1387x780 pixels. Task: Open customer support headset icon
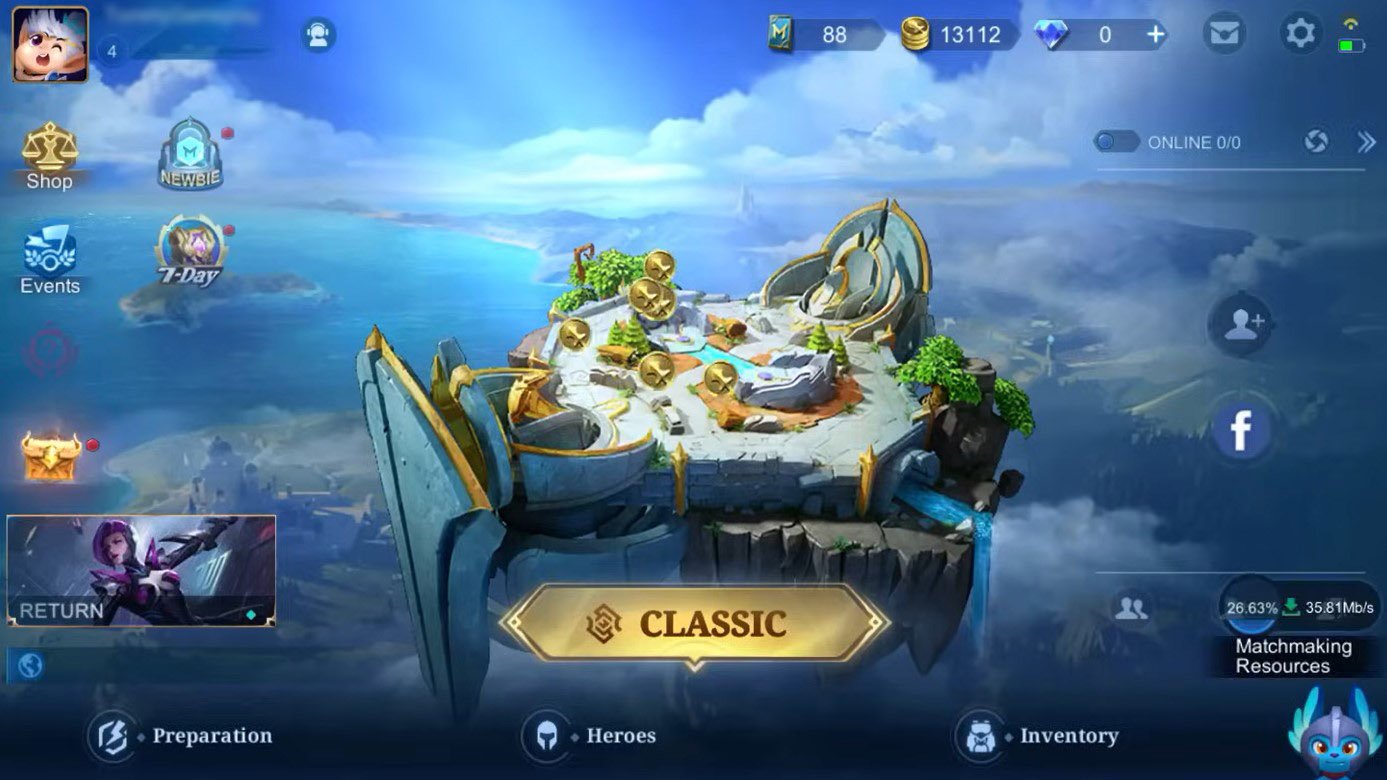[x=318, y=36]
